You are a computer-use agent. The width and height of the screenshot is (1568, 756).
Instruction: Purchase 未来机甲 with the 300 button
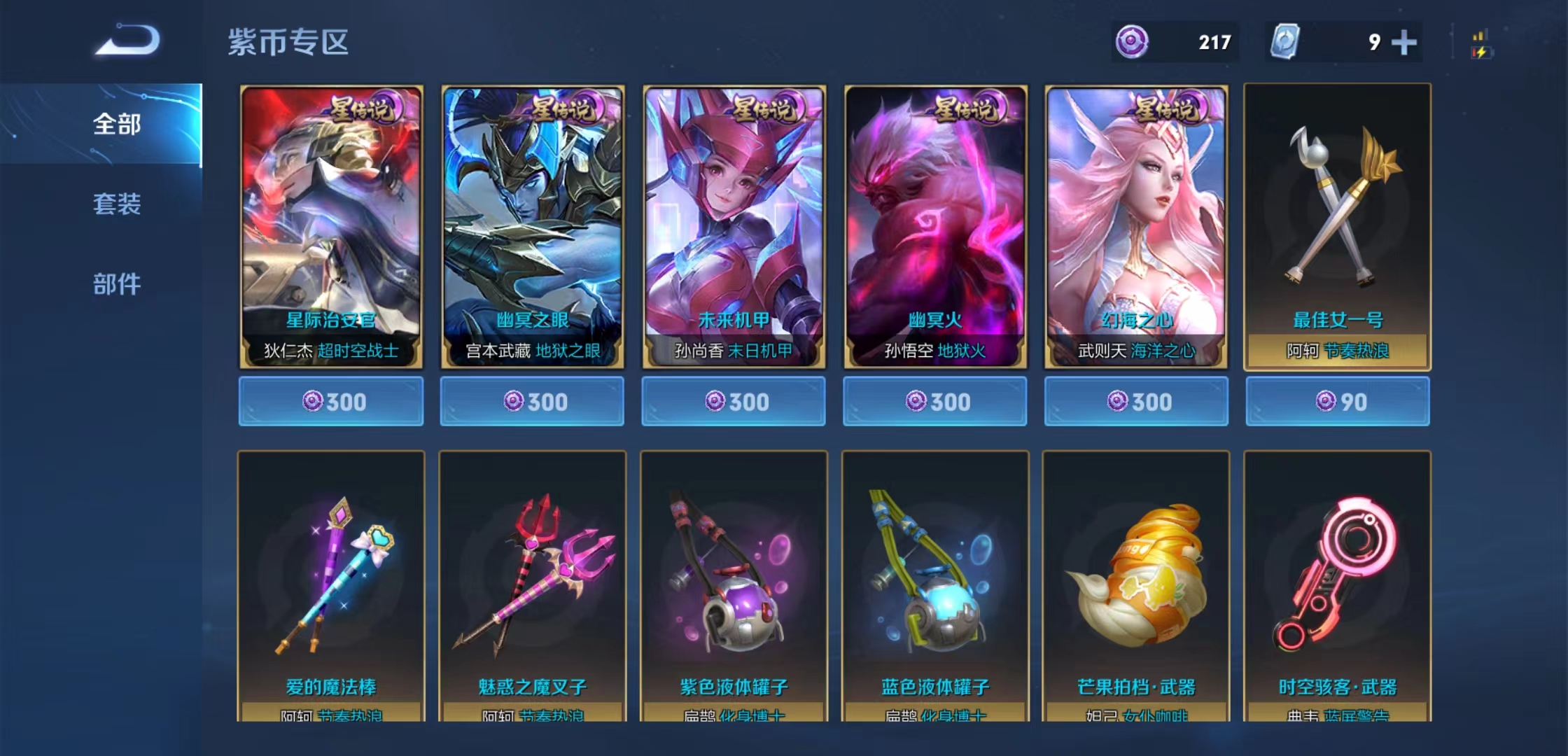tap(734, 401)
